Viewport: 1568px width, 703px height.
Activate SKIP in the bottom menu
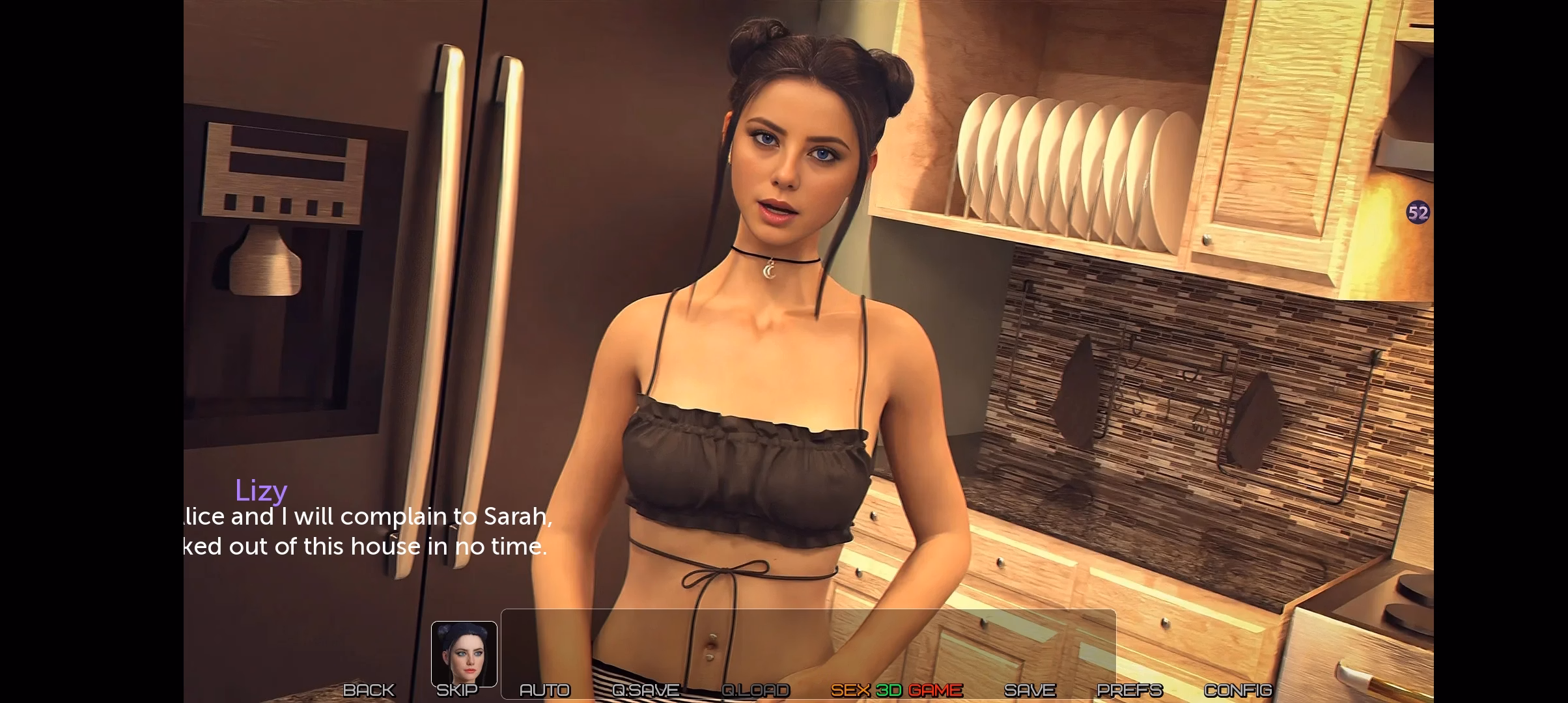point(456,690)
